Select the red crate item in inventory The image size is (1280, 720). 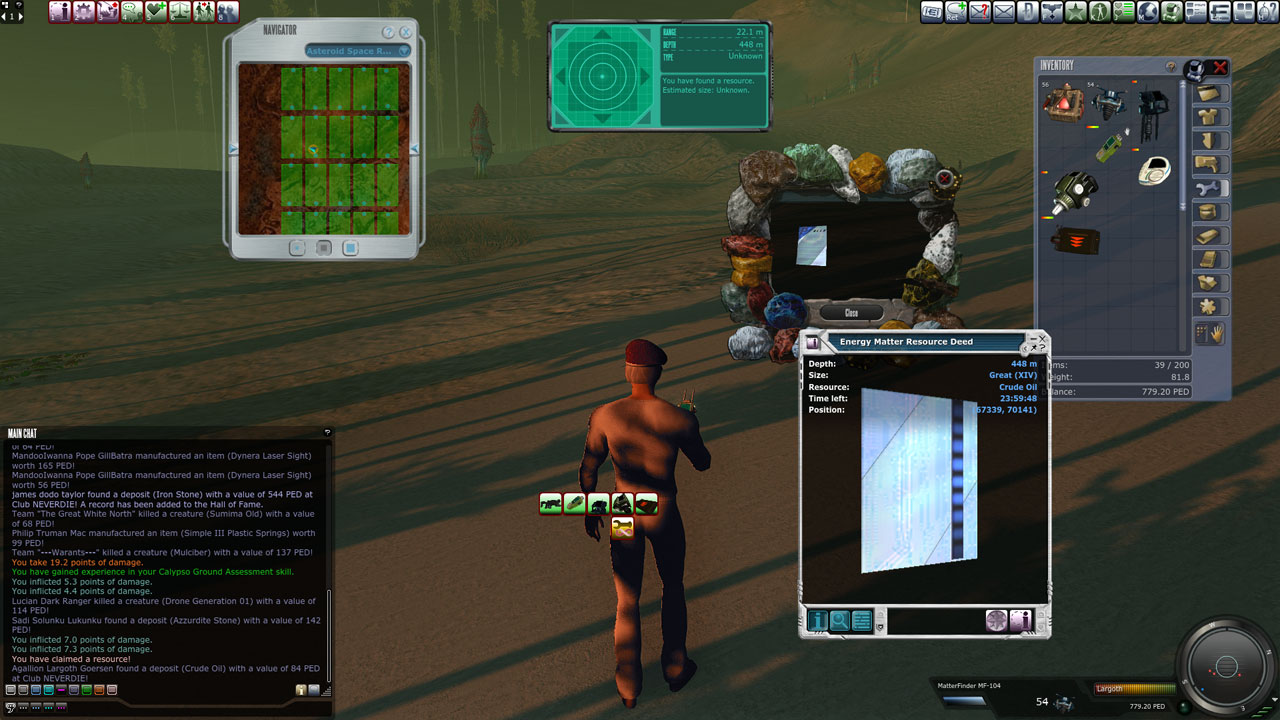[x=1063, y=102]
